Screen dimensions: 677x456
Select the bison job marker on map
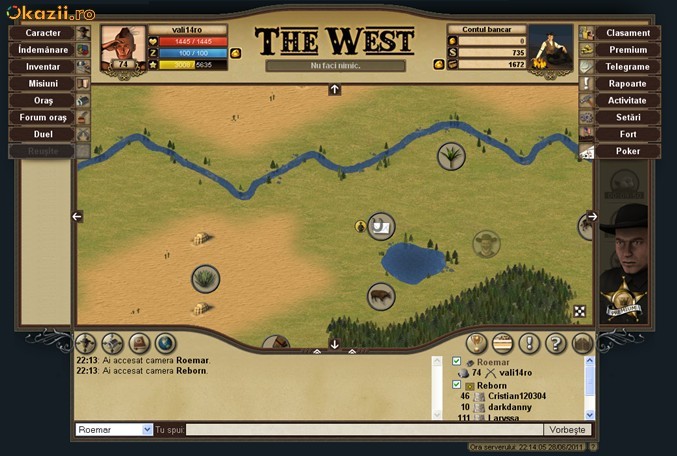380,296
